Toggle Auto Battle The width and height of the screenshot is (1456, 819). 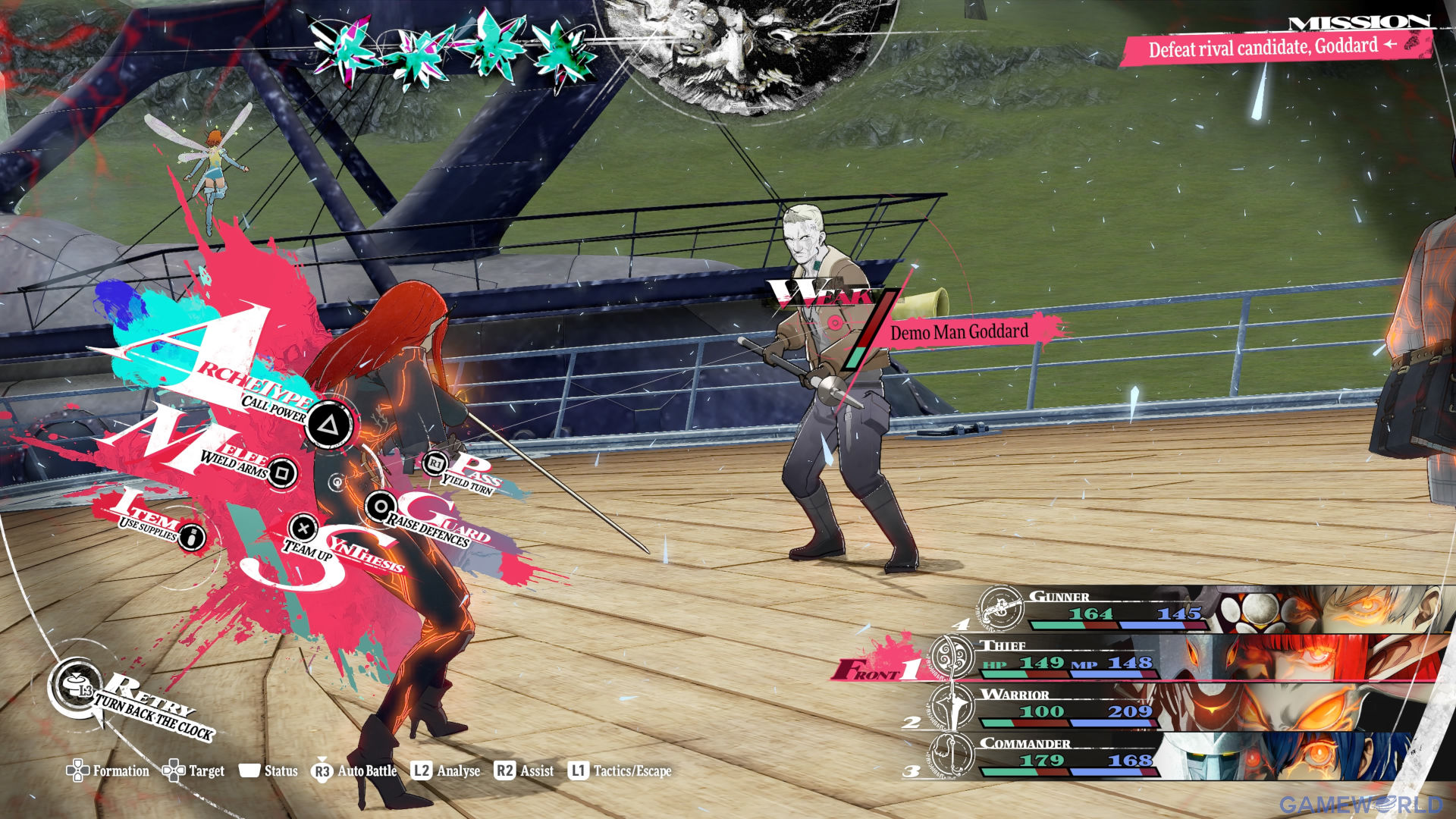(x=354, y=771)
